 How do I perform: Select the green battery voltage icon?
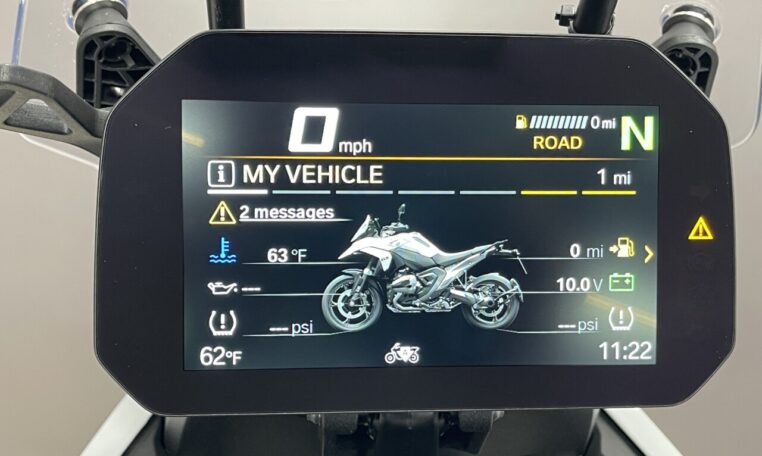622,284
